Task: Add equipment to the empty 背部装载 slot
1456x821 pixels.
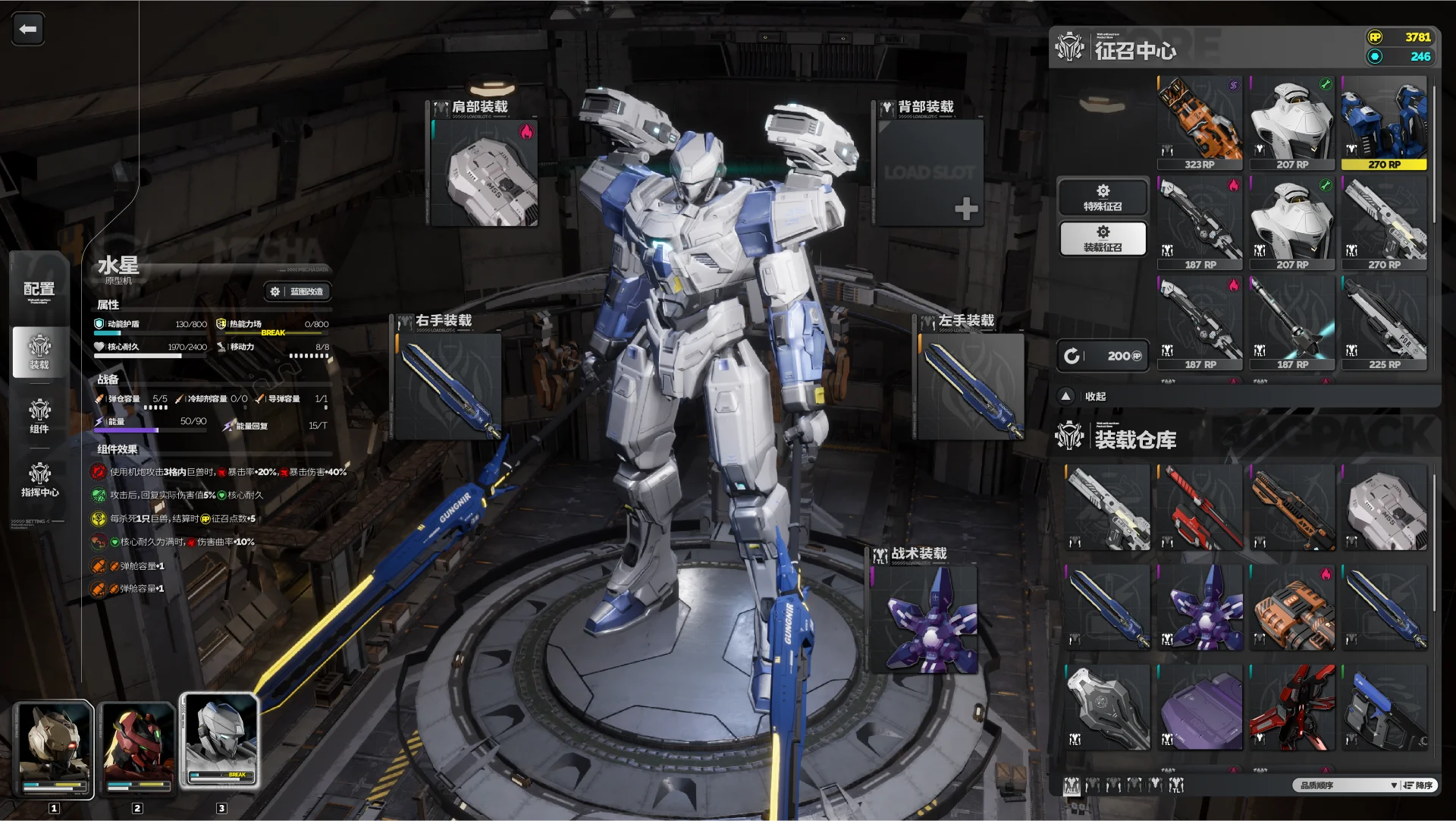Action: (965, 208)
